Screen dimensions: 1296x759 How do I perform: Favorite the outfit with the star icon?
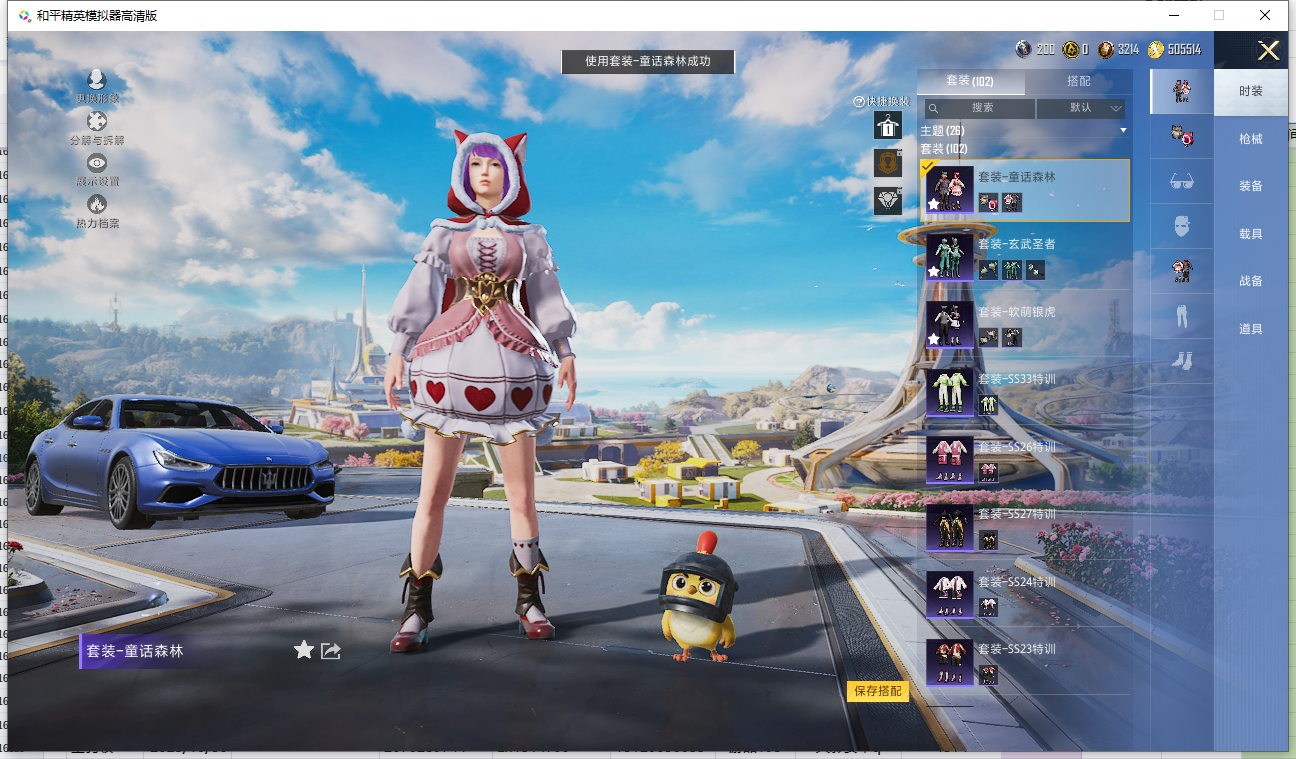304,651
